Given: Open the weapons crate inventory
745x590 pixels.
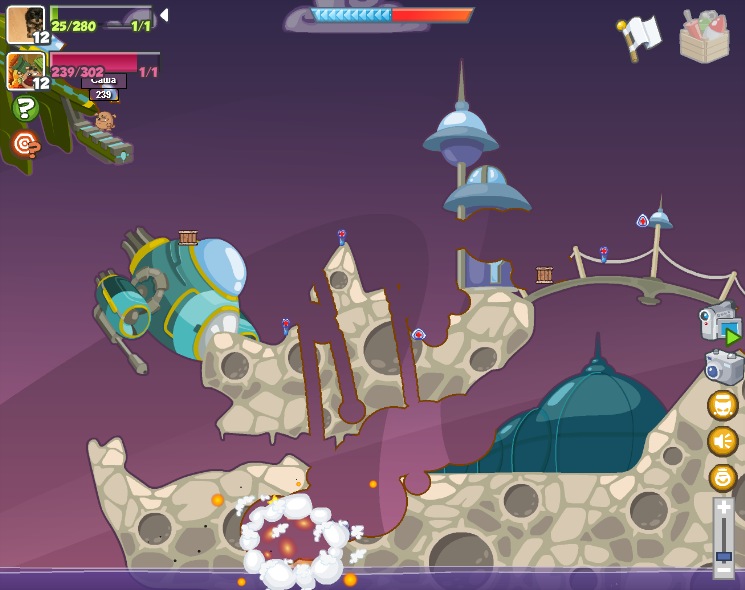Looking at the screenshot, I should pos(704,37).
